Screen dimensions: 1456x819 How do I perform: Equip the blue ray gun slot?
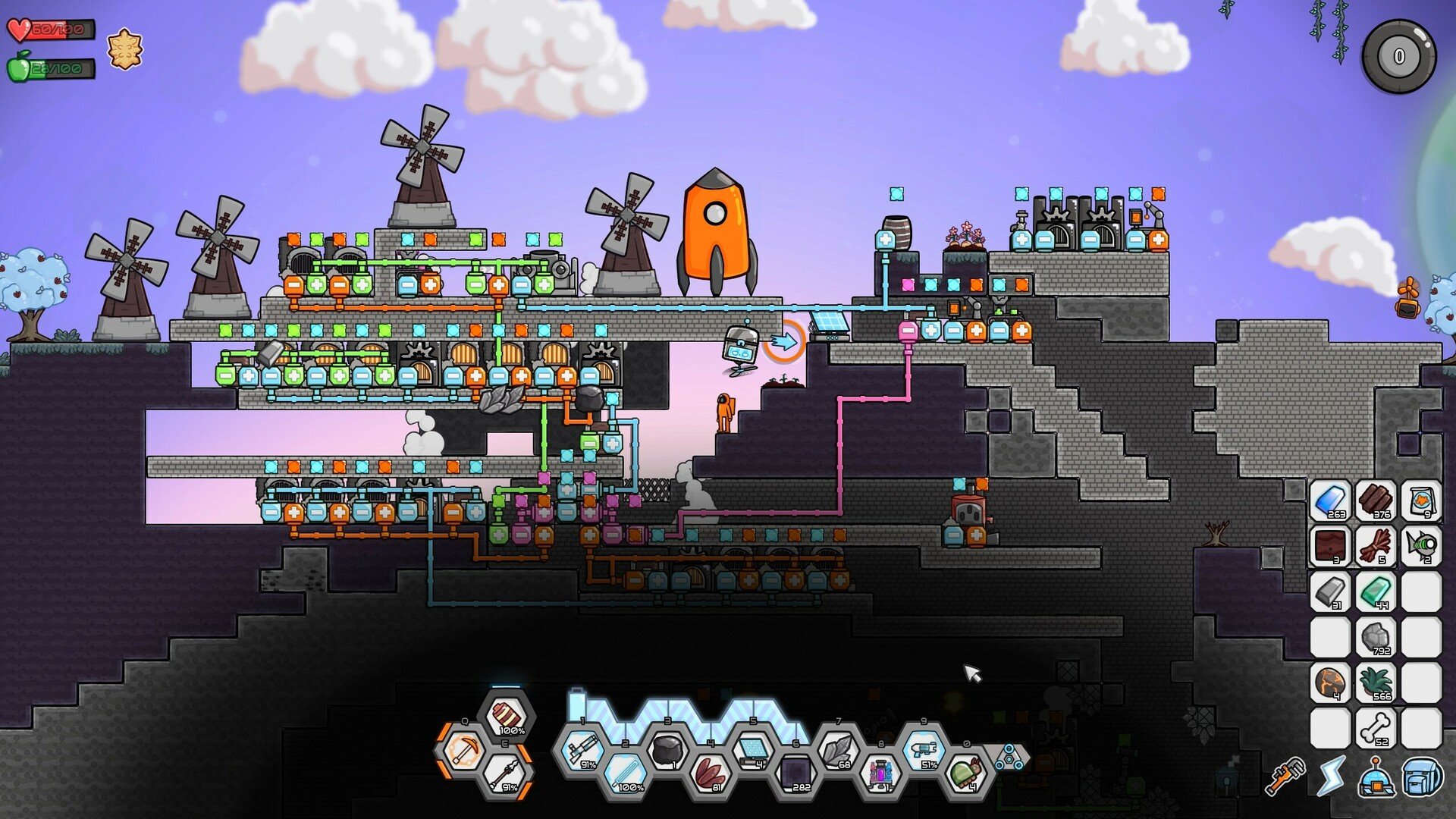click(x=924, y=751)
